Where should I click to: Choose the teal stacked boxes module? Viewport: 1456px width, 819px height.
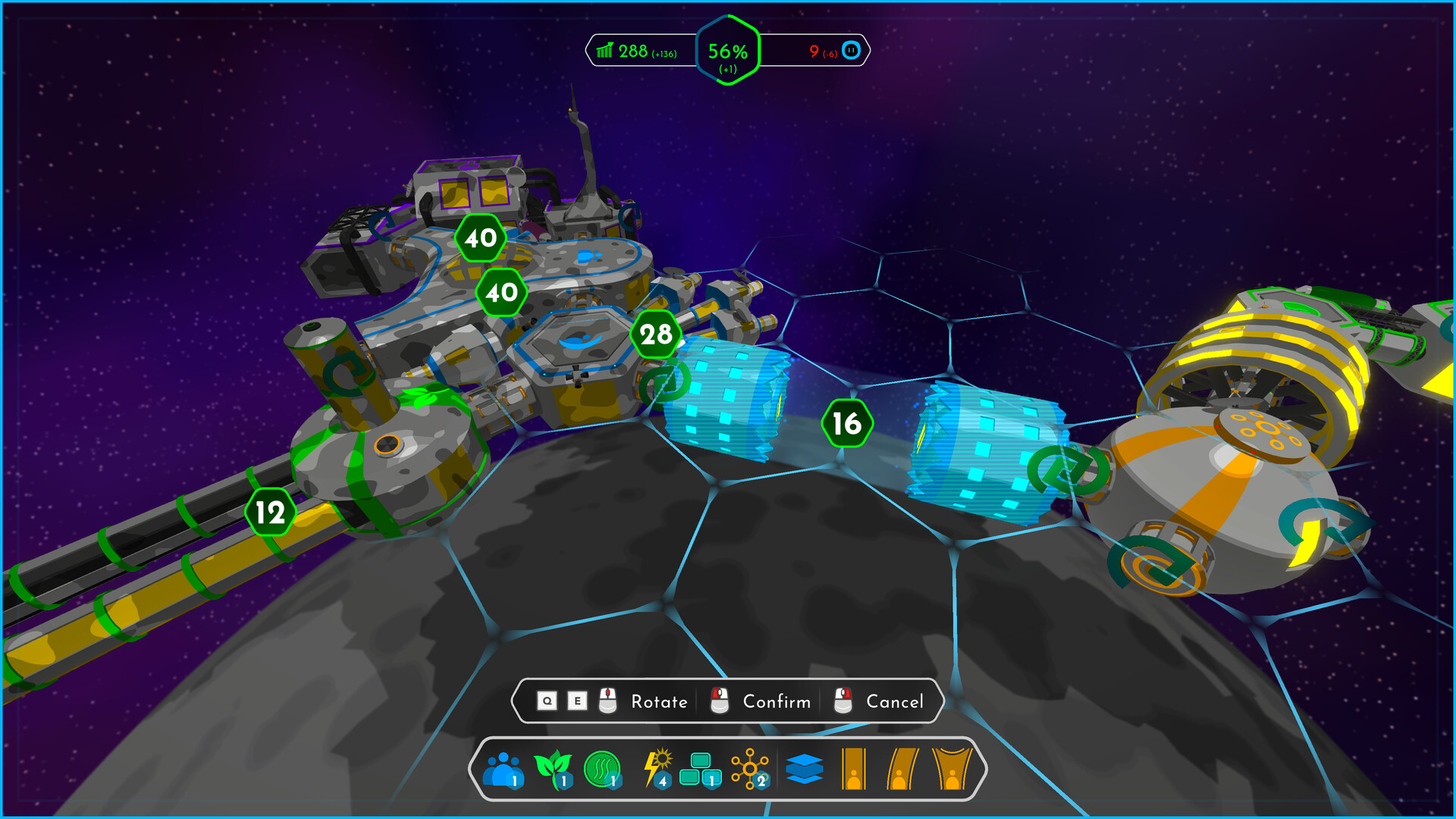(x=700, y=769)
